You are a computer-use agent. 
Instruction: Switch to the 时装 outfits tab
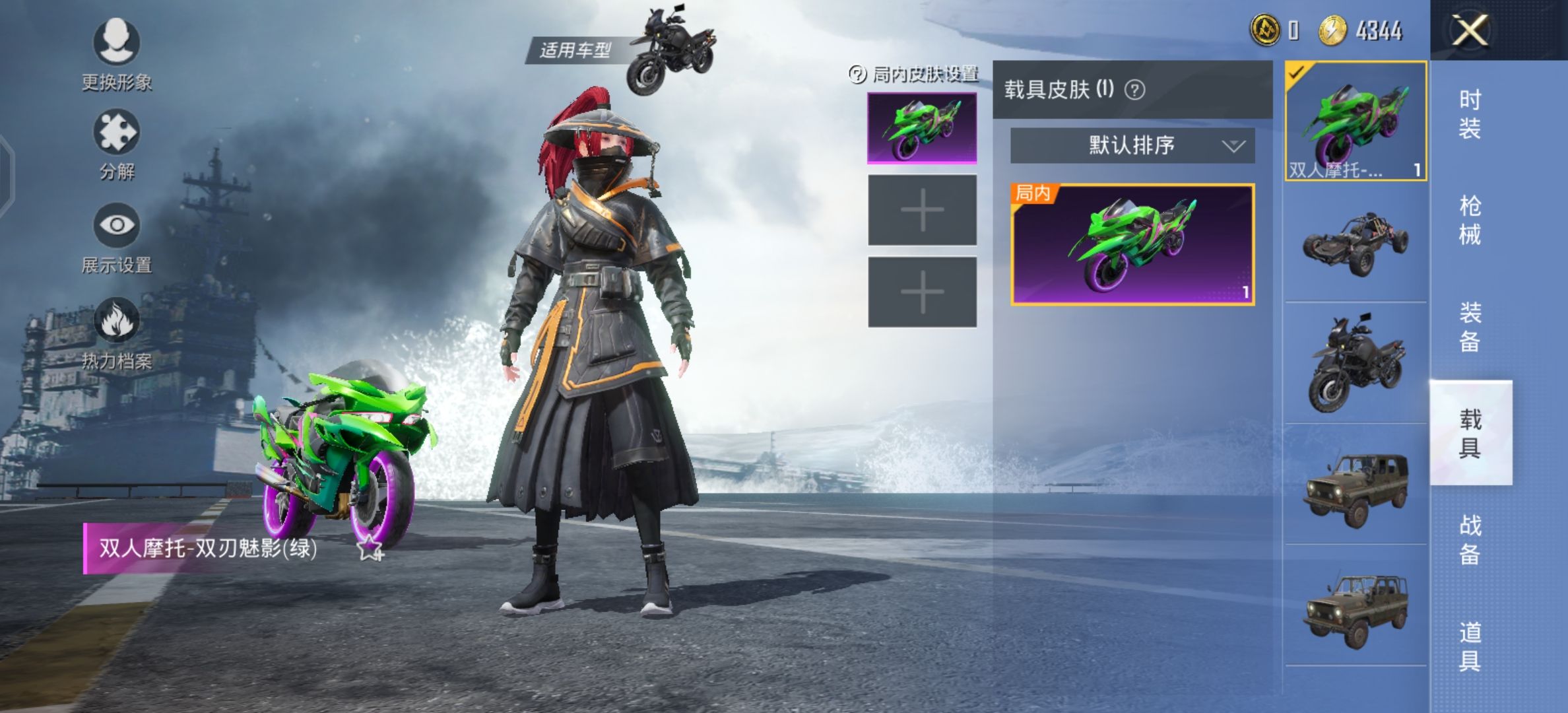tap(1470, 114)
